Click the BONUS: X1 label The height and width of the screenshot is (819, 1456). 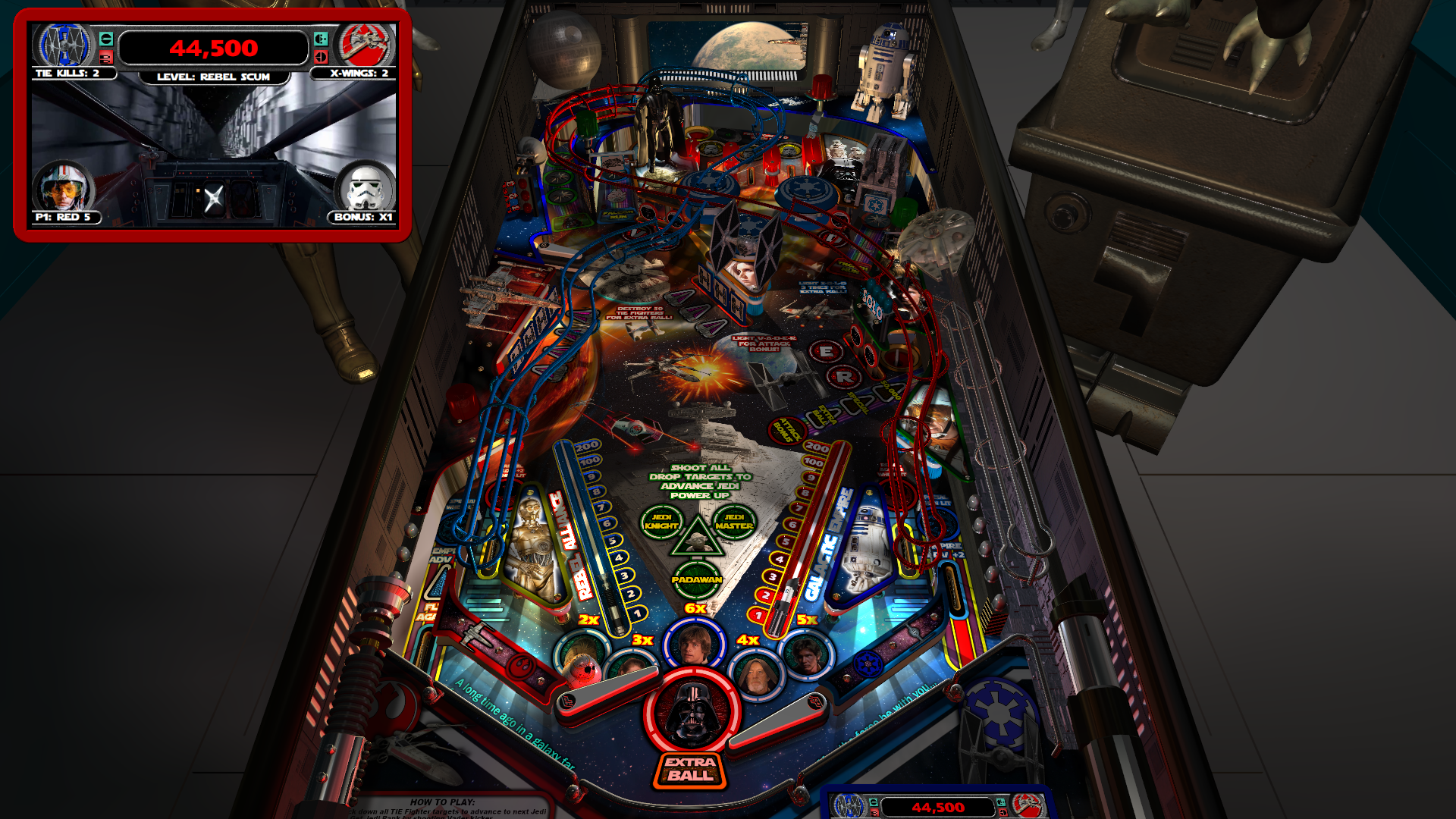click(360, 218)
